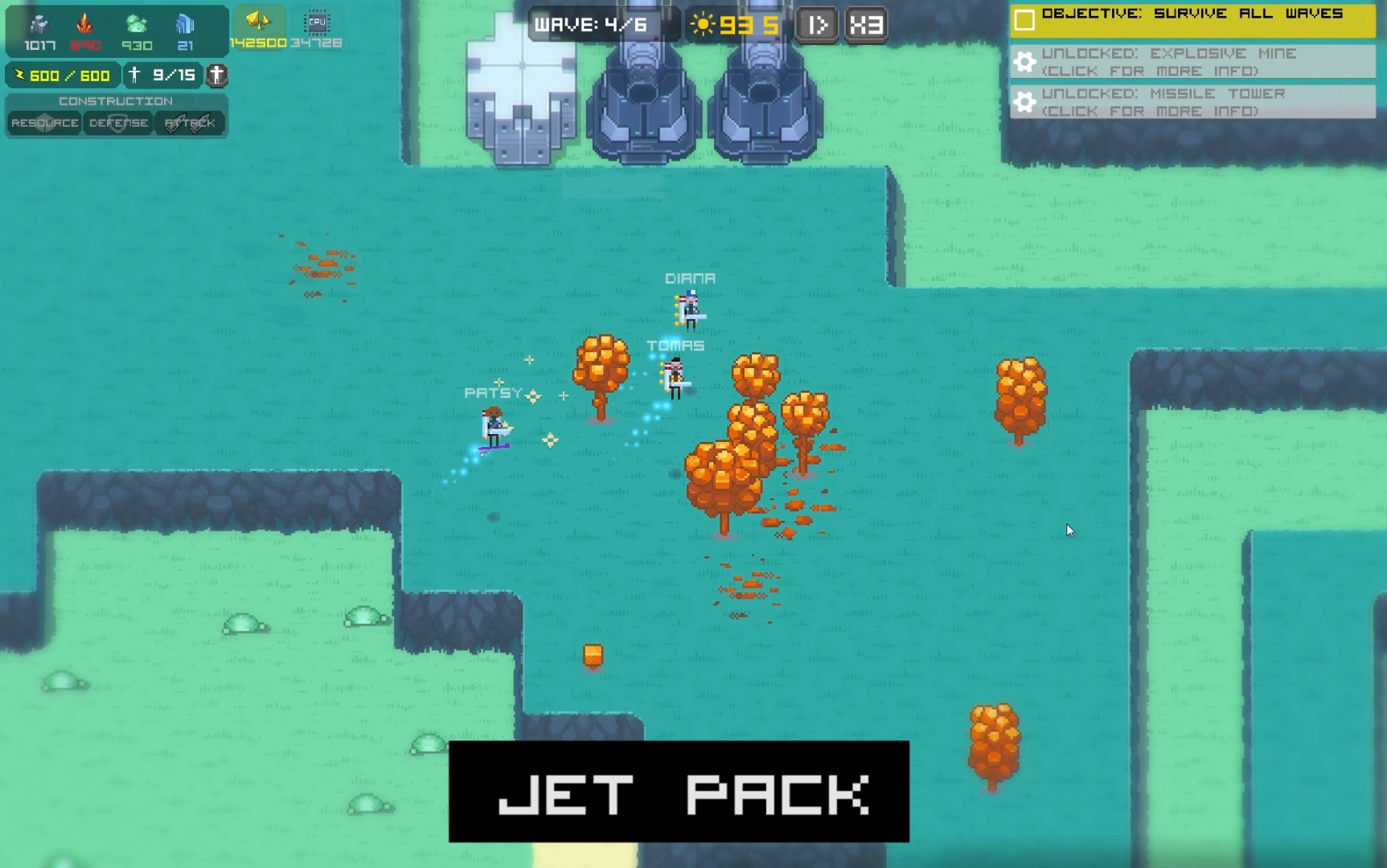Click the CPU chip counter icon

tap(315, 22)
